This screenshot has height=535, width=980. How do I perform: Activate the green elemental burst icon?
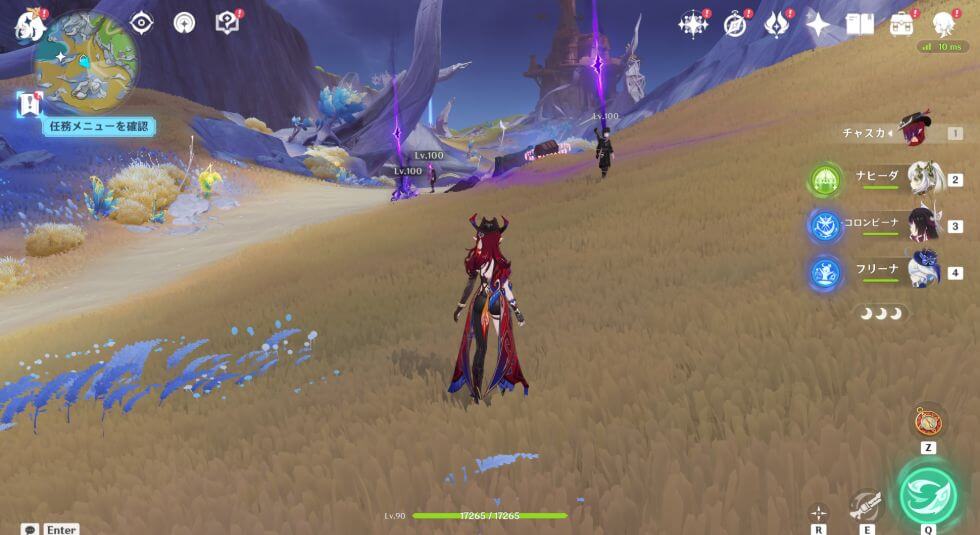pos(928,495)
